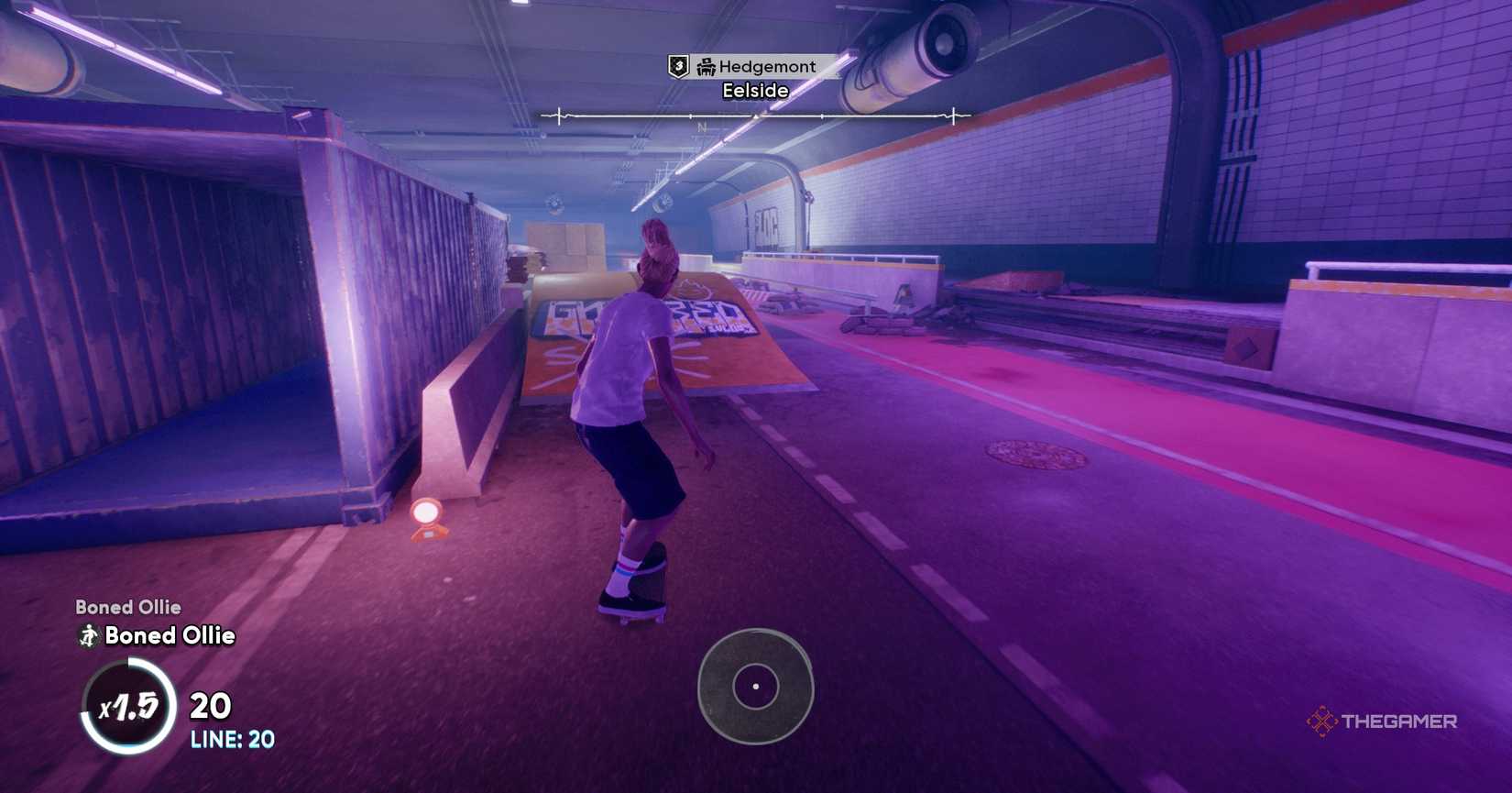This screenshot has width=1512, height=793.
Task: Open the Eelside region menu entry
Action: [755, 90]
